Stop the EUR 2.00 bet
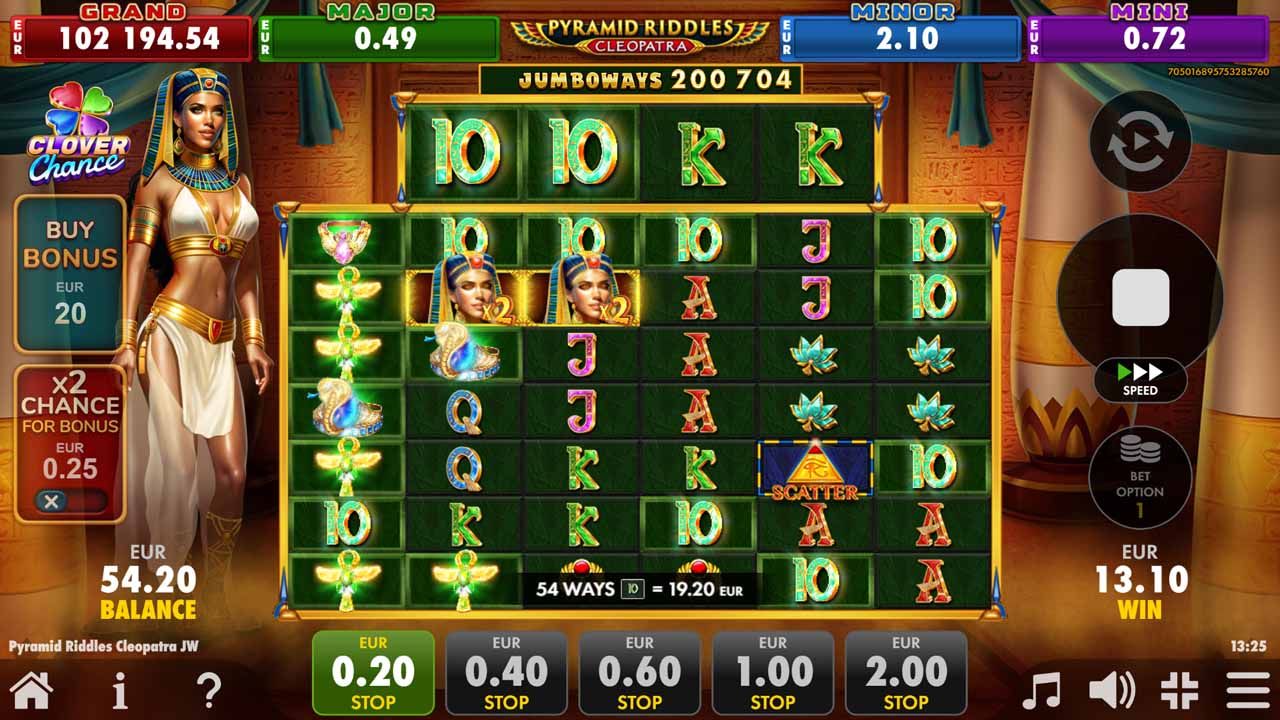This screenshot has width=1280, height=720. (x=906, y=671)
